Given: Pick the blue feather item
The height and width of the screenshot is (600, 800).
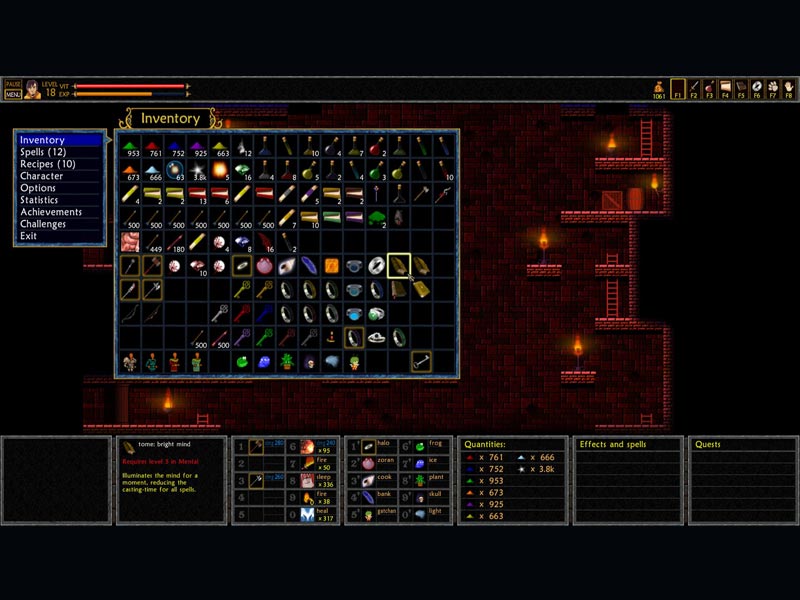Looking at the screenshot, I should pyautogui.click(x=309, y=266).
